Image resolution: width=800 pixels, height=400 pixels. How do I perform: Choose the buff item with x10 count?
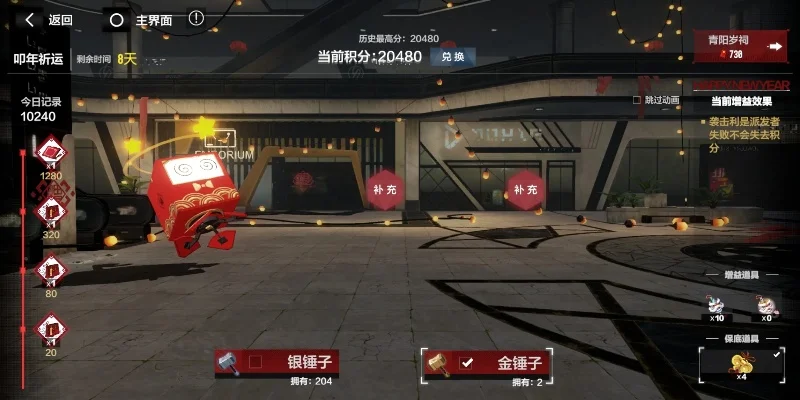click(x=717, y=301)
